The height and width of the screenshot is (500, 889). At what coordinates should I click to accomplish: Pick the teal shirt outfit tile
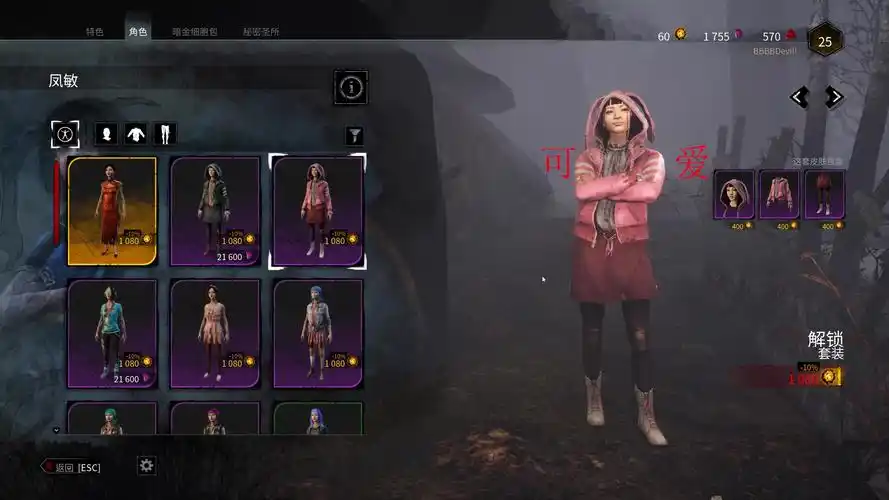pos(112,333)
